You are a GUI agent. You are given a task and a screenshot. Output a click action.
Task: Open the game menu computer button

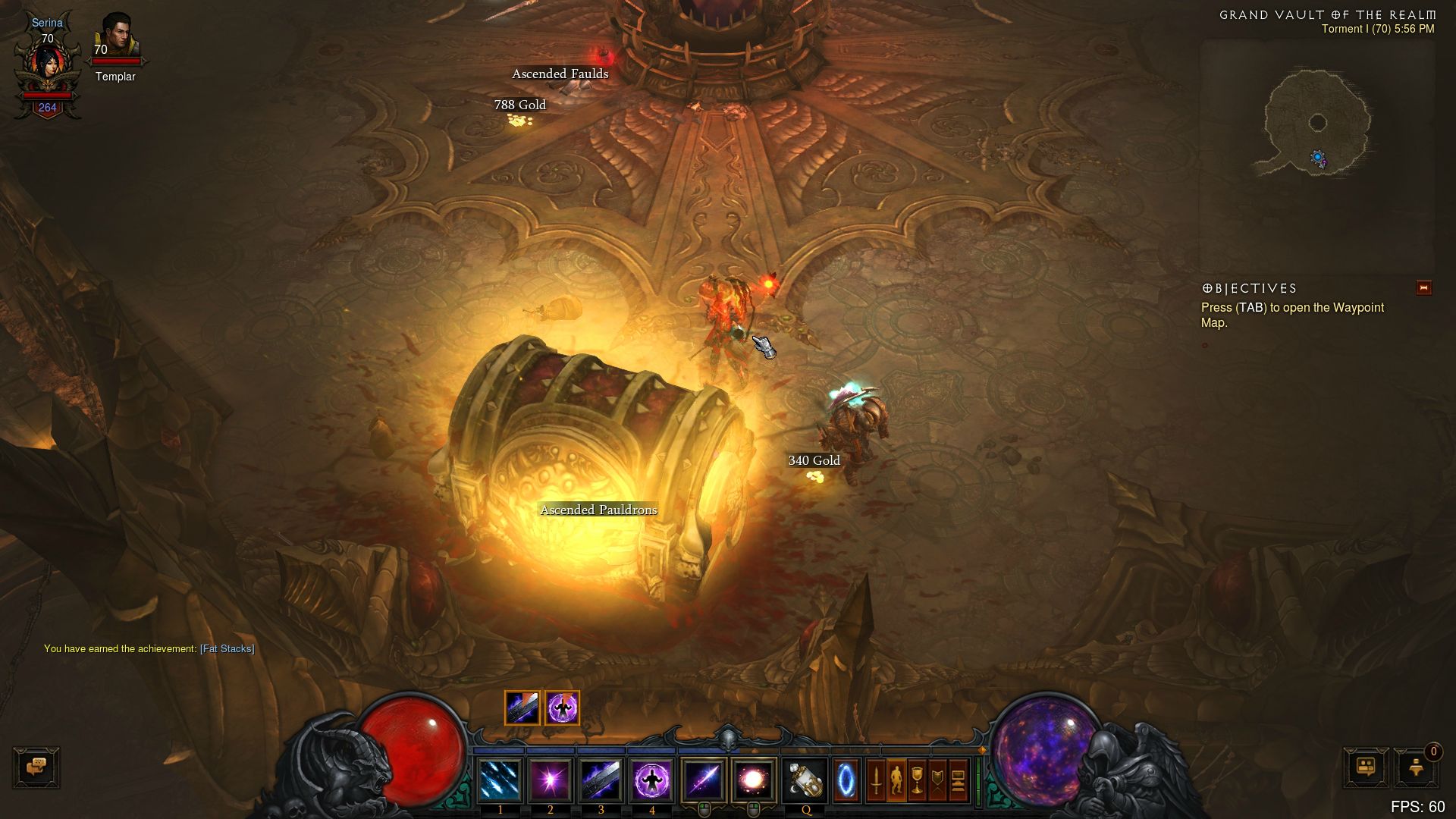click(958, 780)
